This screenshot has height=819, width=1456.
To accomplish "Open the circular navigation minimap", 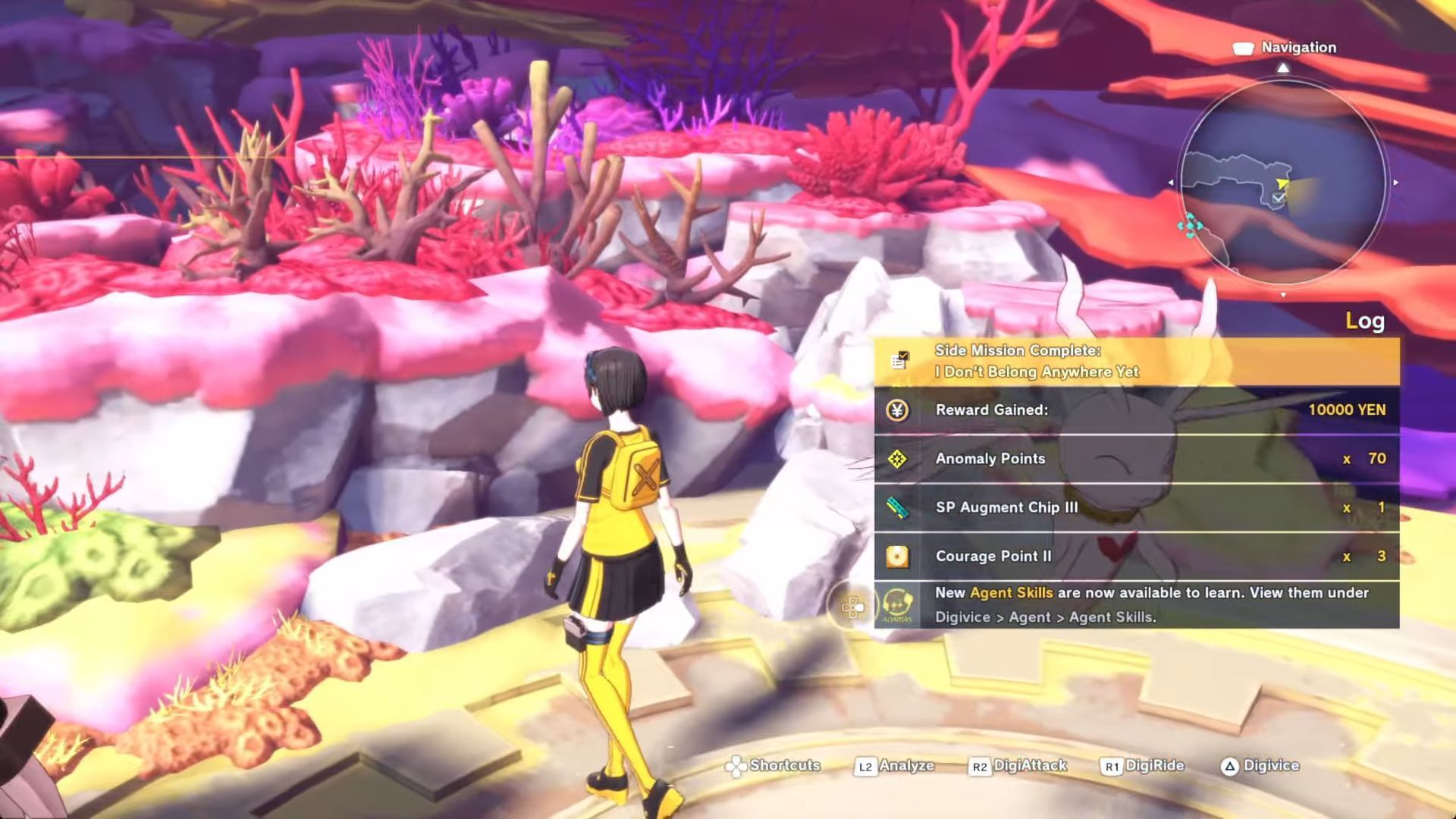I will click(1283, 182).
